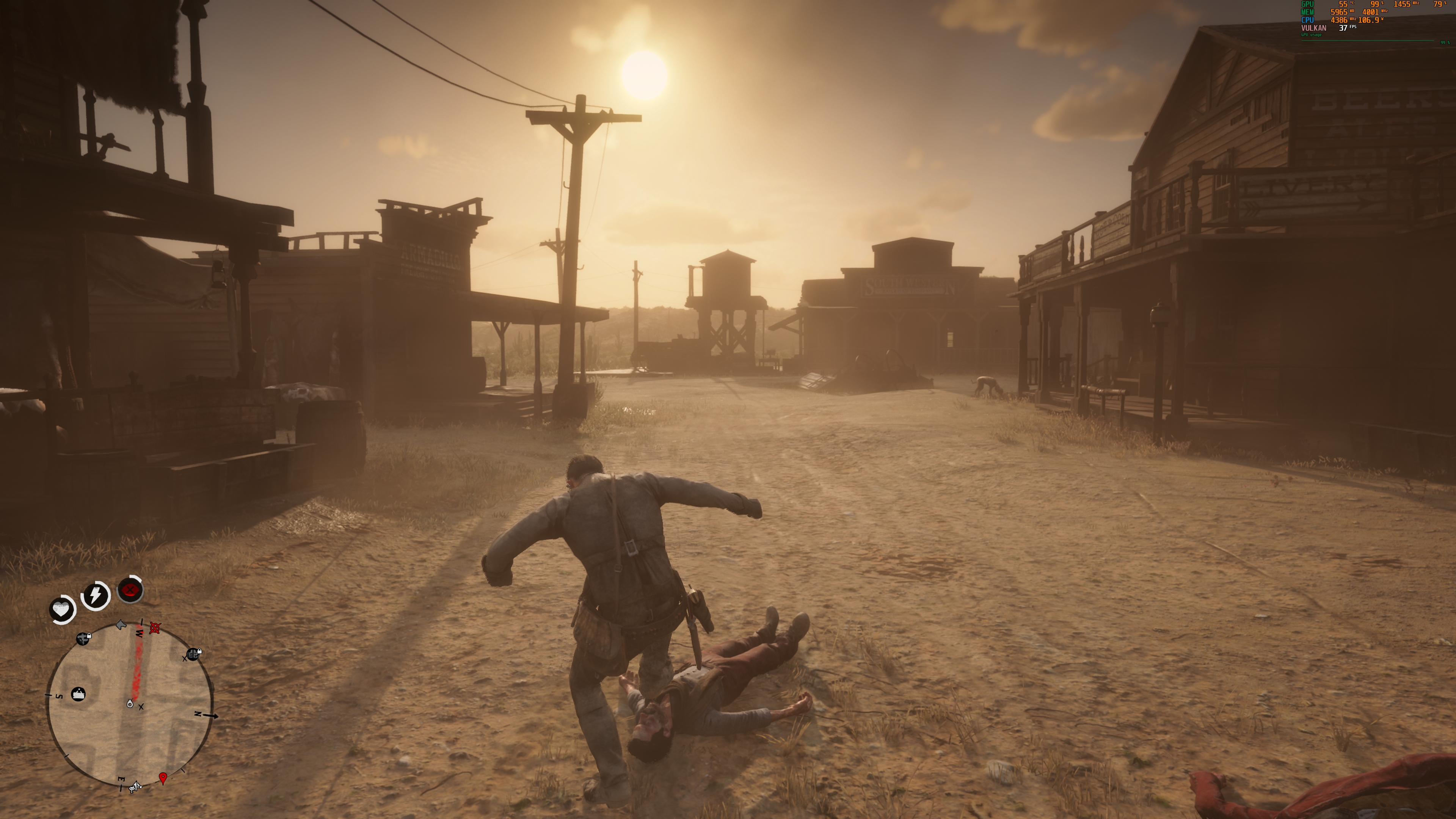Toggle the padlock on the gunsmith minimap icon
Viewport: 1456px width, 819px height.
click(89, 635)
